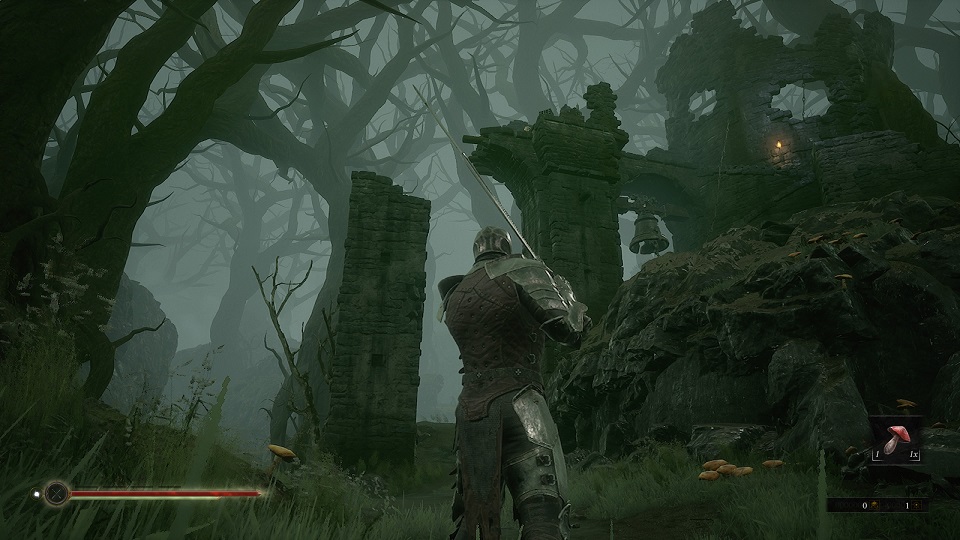Select the red mushroom quick-item slot
Image resolution: width=960 pixels, height=540 pixels.
click(x=895, y=439)
